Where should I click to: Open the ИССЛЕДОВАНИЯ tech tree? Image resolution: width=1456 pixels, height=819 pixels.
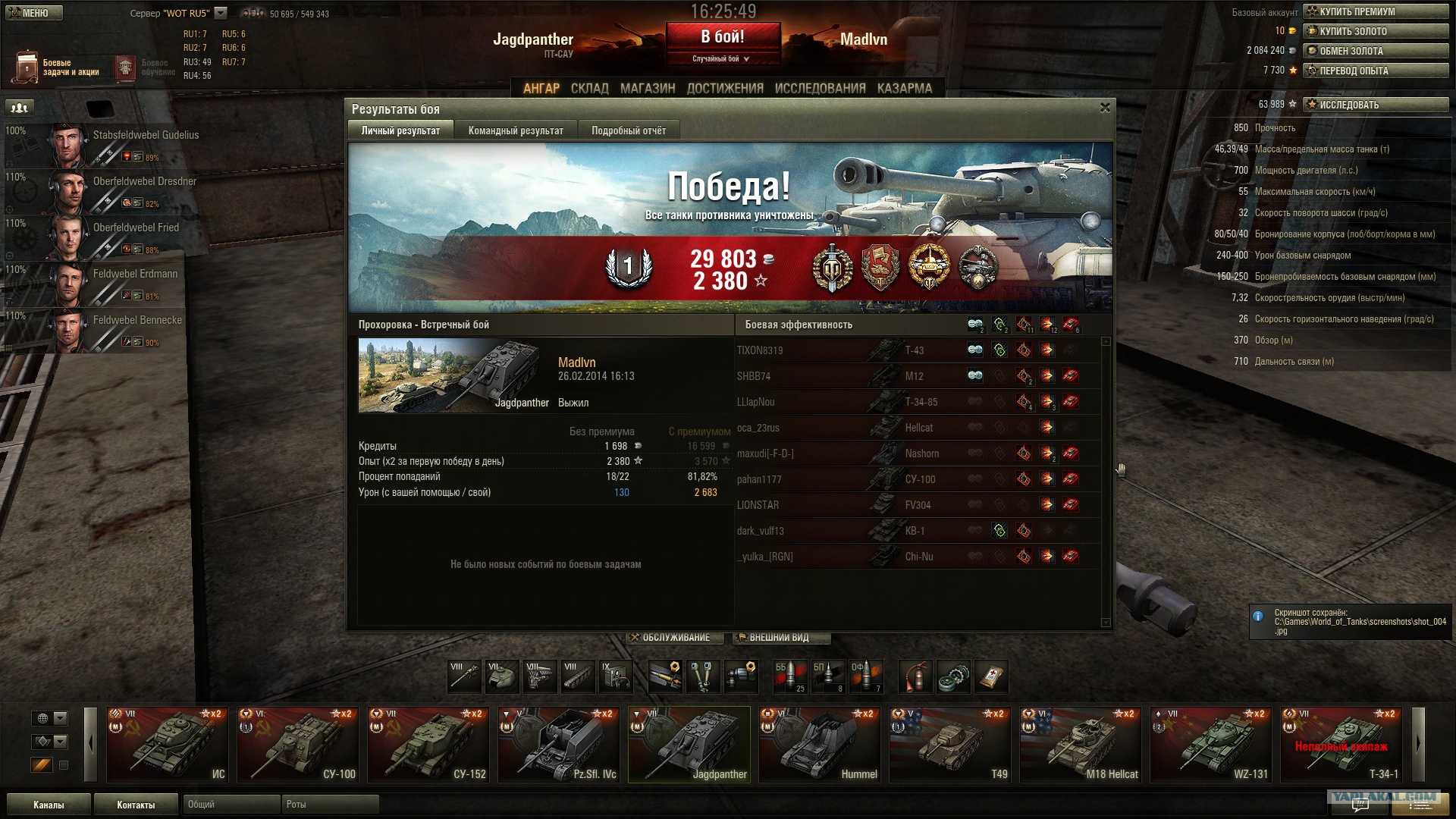820,88
